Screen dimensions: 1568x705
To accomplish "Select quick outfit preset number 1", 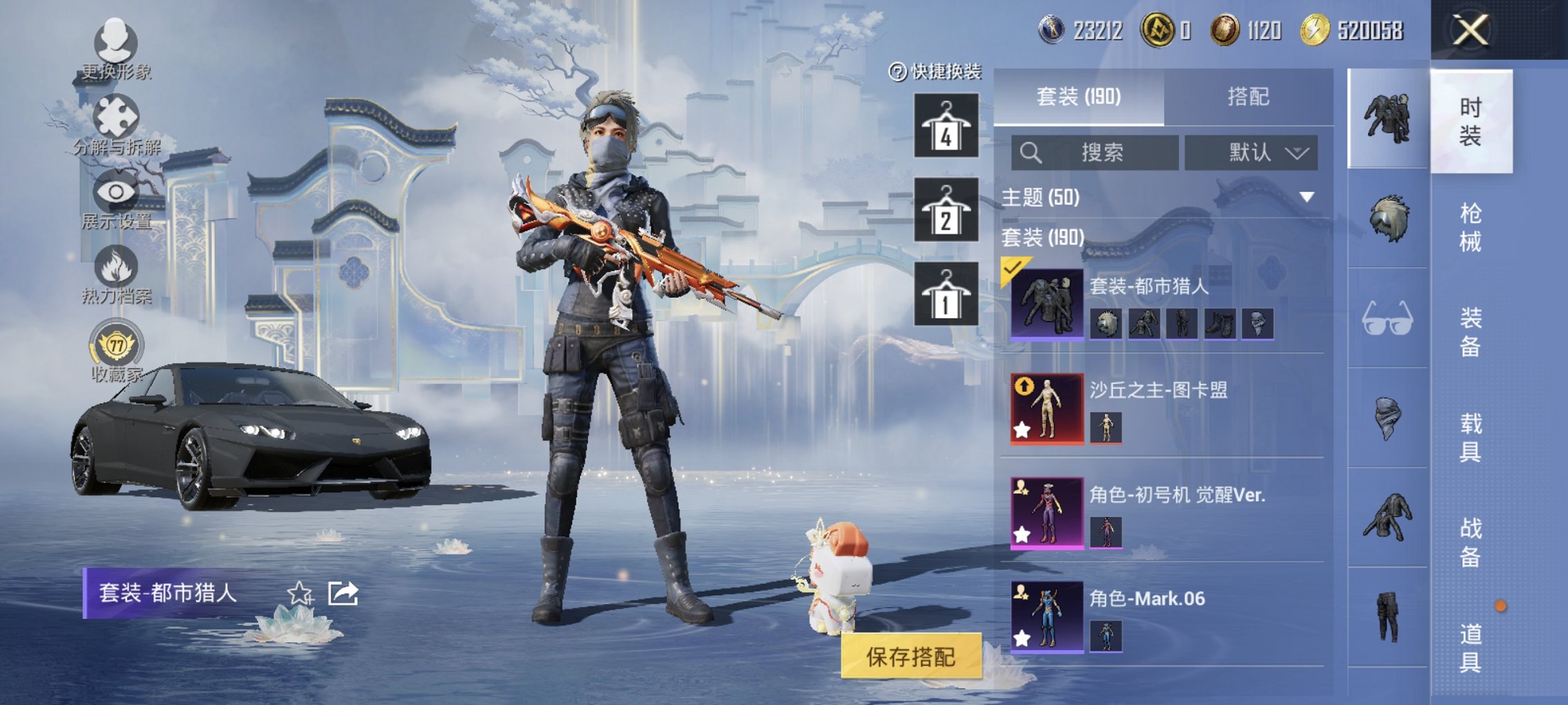I will coord(946,294).
